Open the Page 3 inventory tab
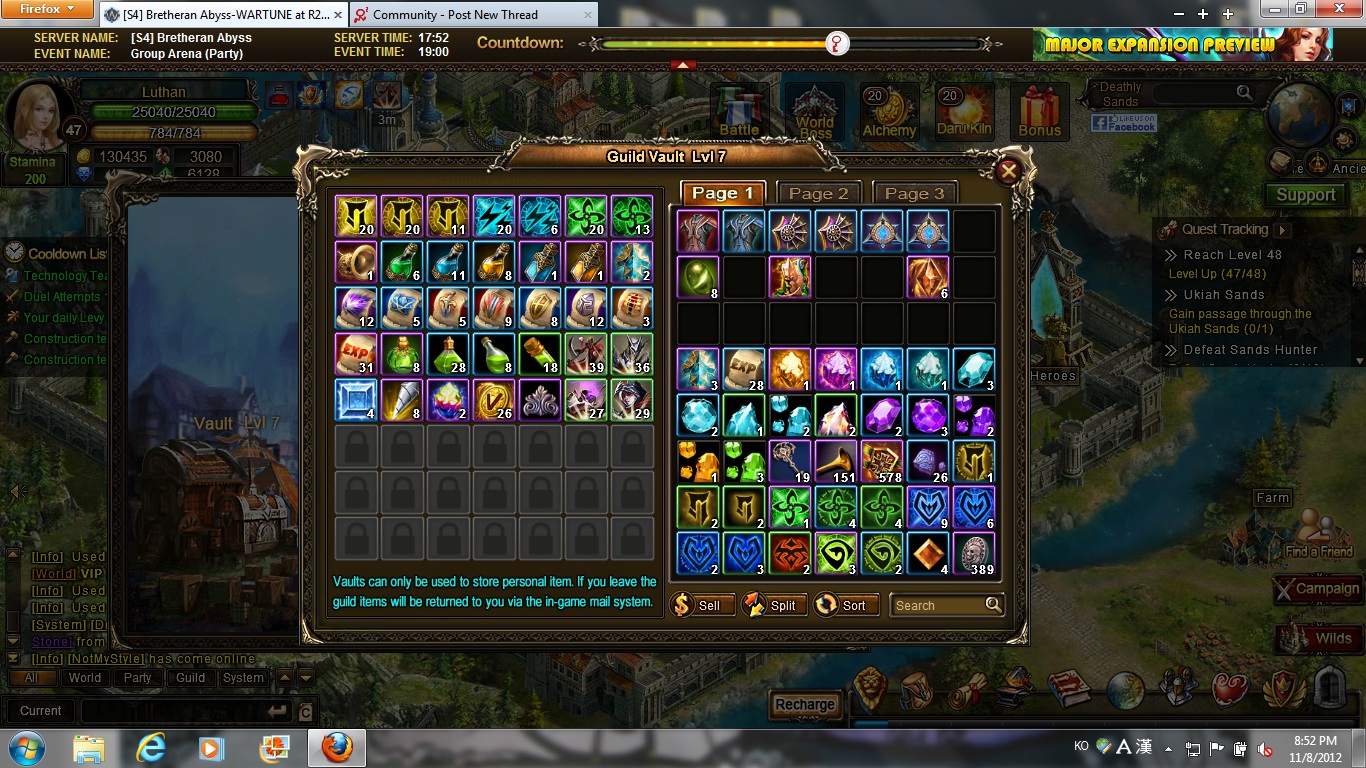 pos(914,193)
